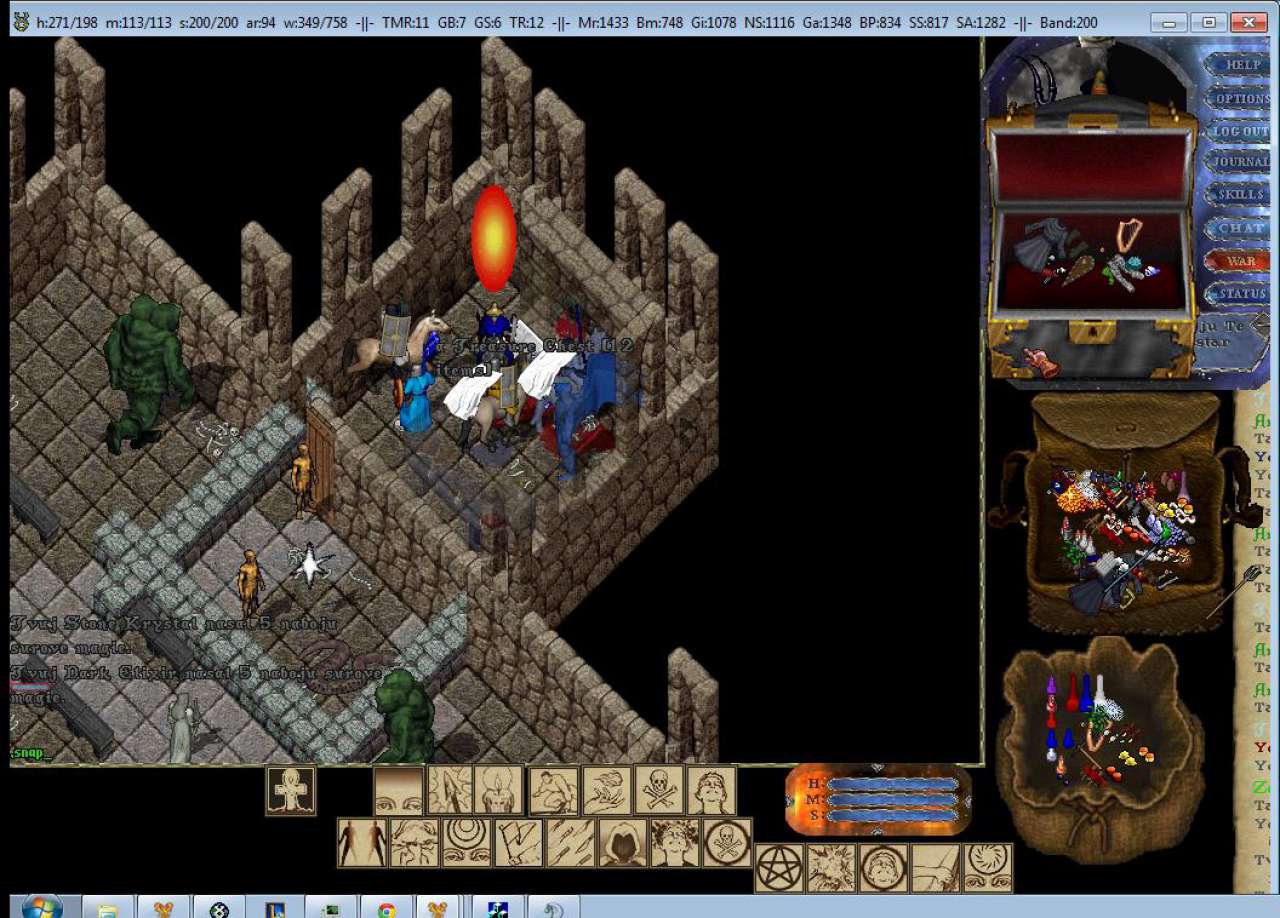Screen dimensions: 1280x918
Task: Select the harp in the treasure chest
Action: [1129, 234]
